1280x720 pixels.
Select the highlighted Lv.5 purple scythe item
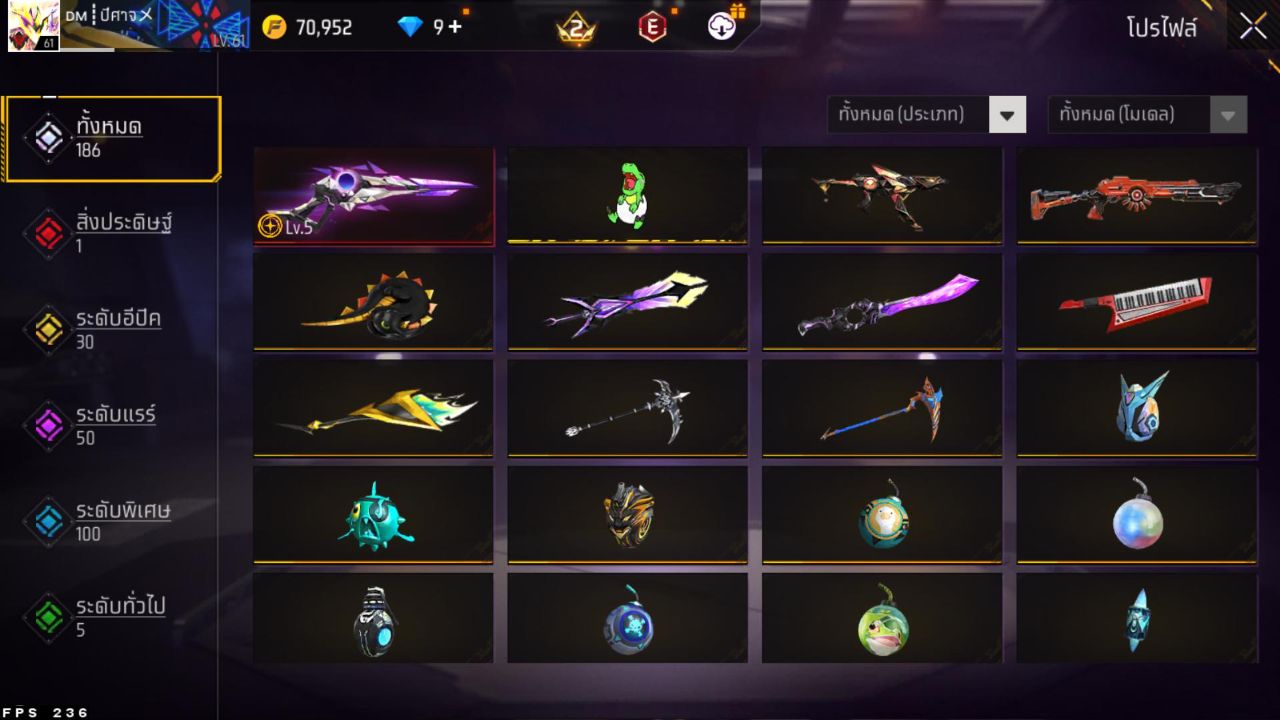pyautogui.click(x=374, y=194)
